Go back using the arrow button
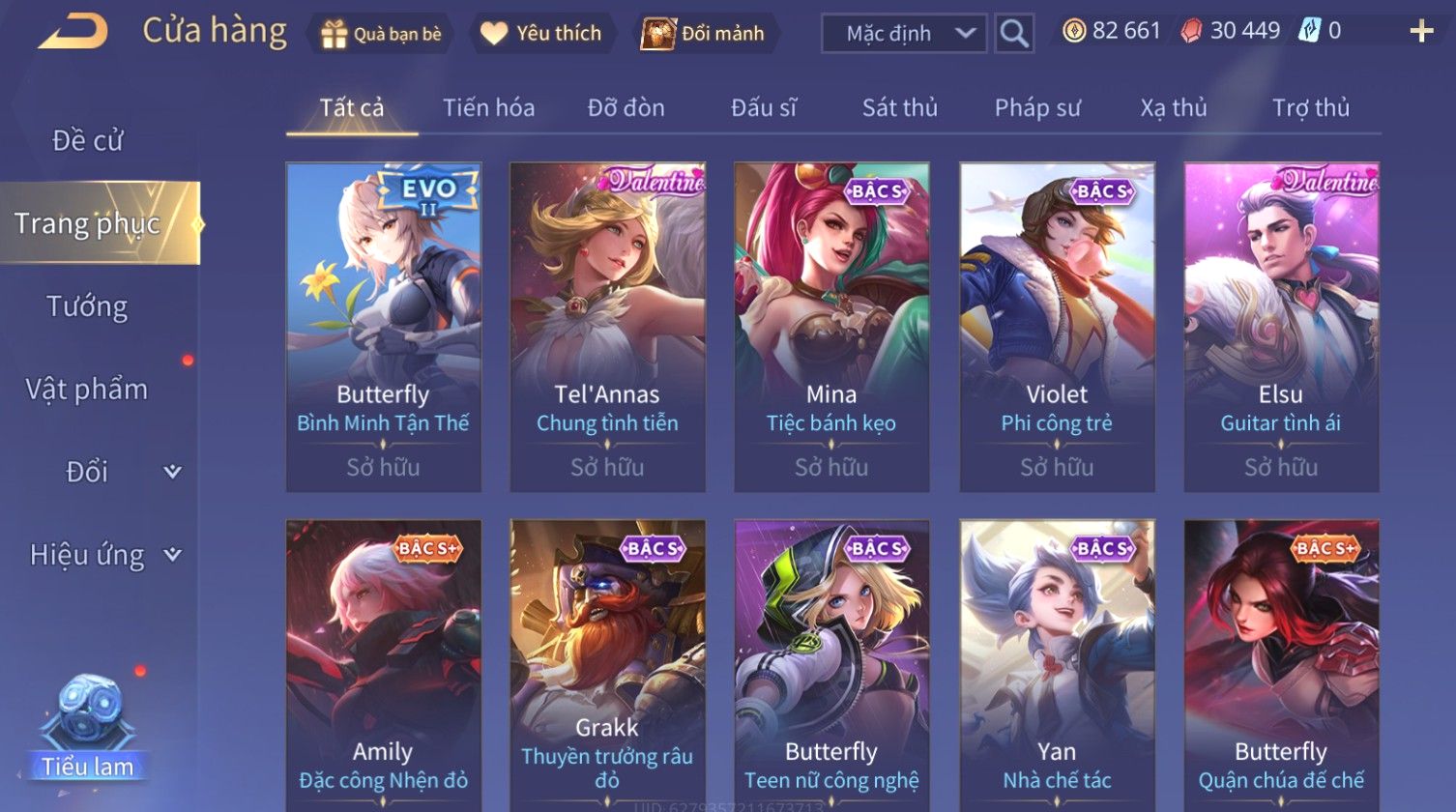The image size is (1456, 812). 73,32
